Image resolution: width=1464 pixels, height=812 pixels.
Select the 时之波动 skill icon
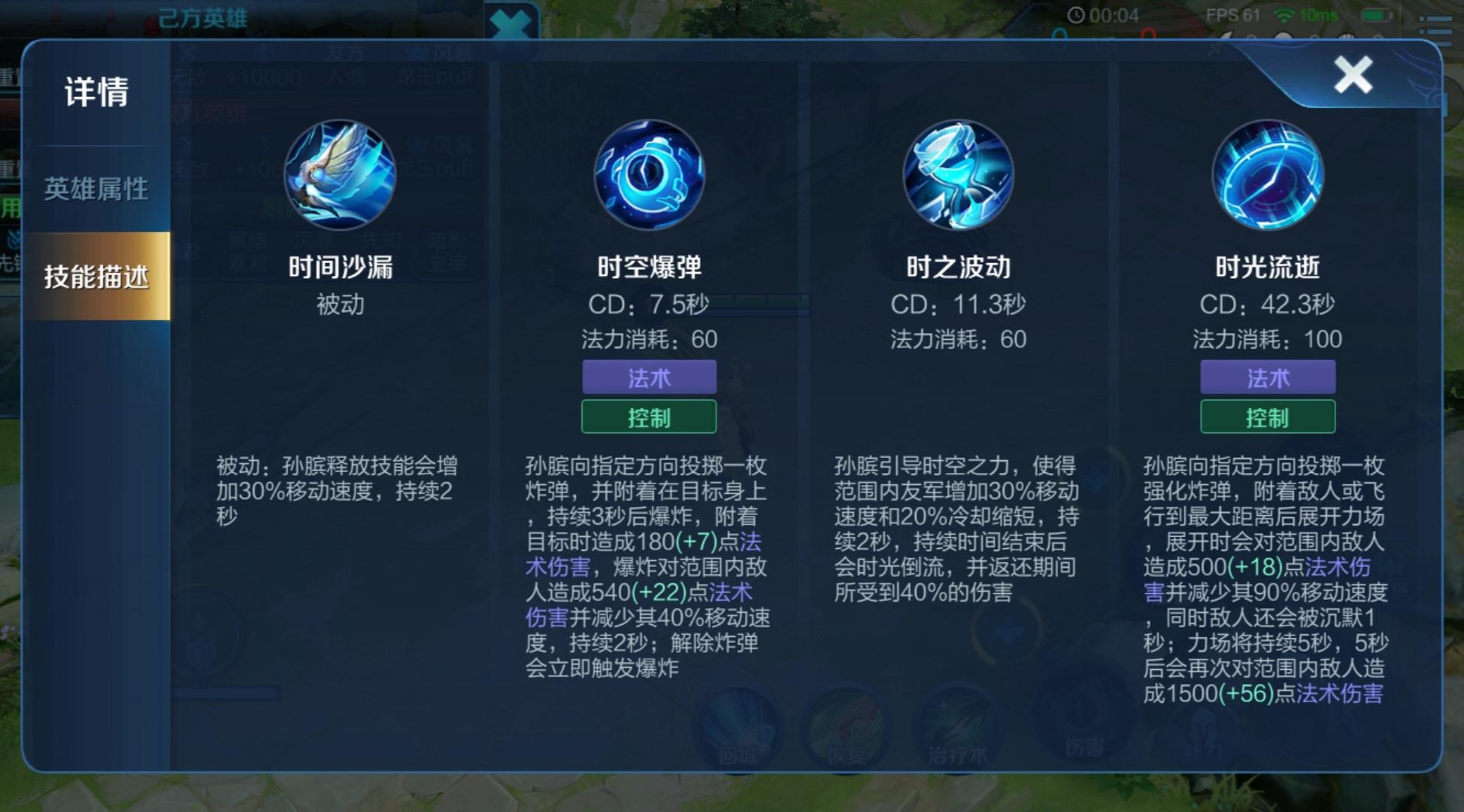[x=958, y=174]
